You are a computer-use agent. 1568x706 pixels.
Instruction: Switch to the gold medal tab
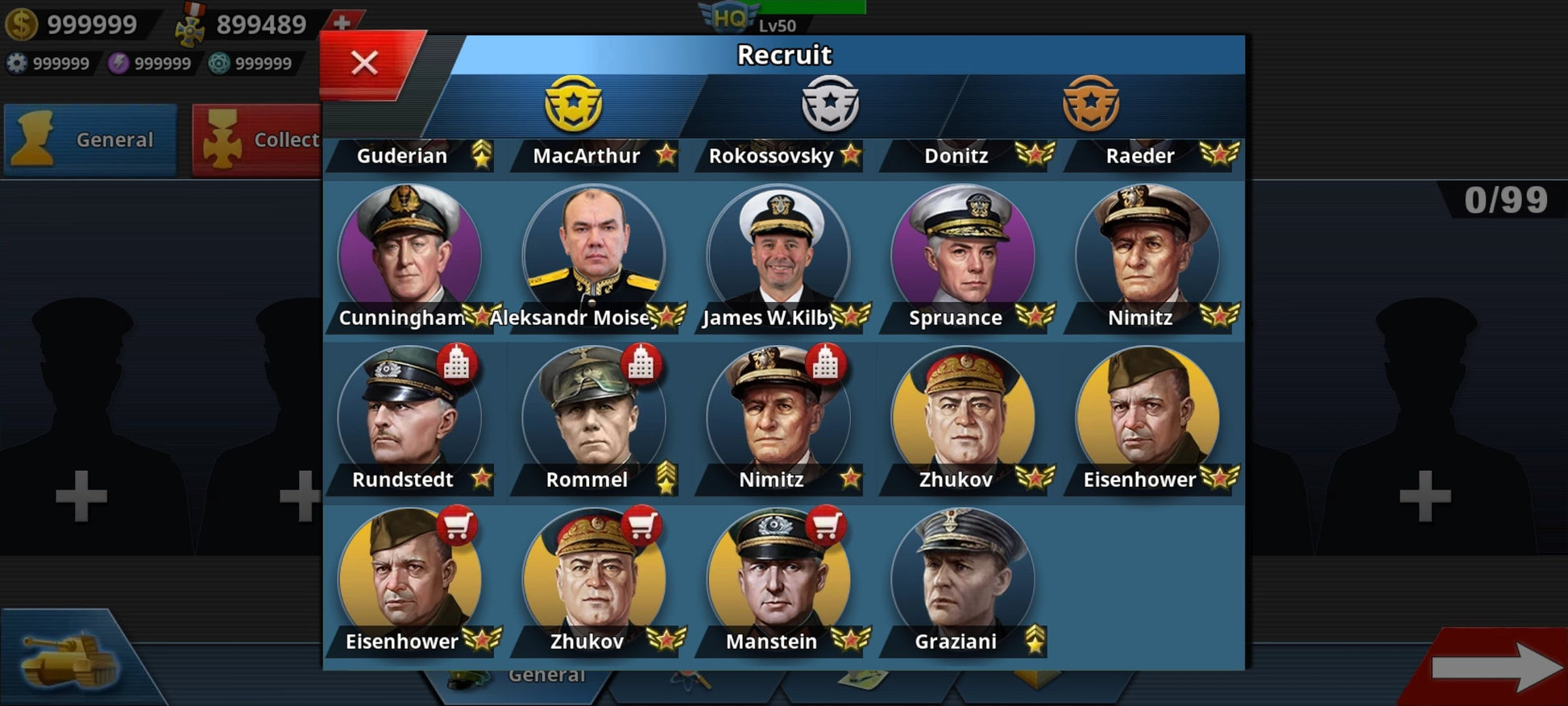(573, 104)
